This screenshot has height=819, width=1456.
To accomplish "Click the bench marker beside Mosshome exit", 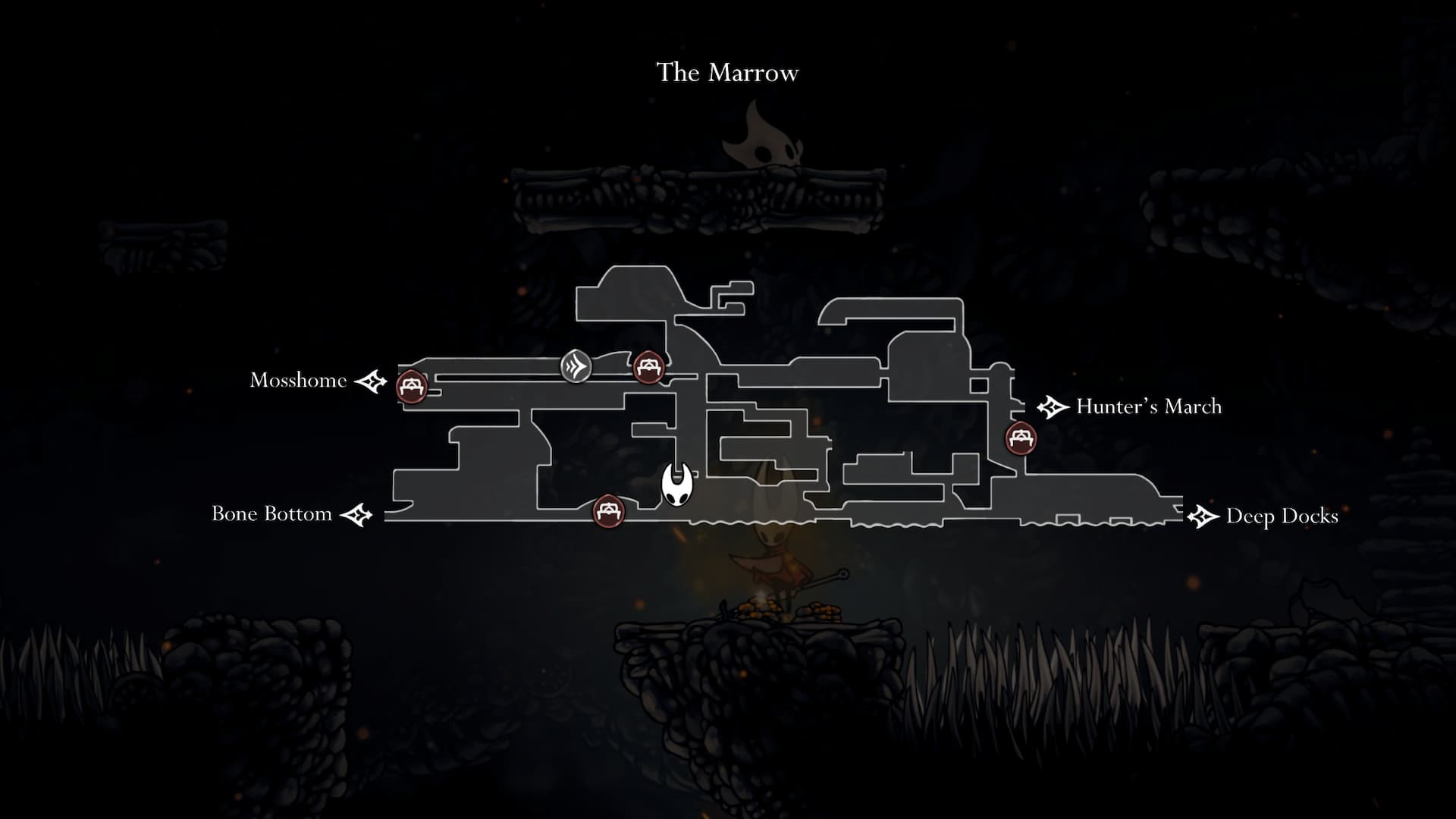I will coord(412,387).
